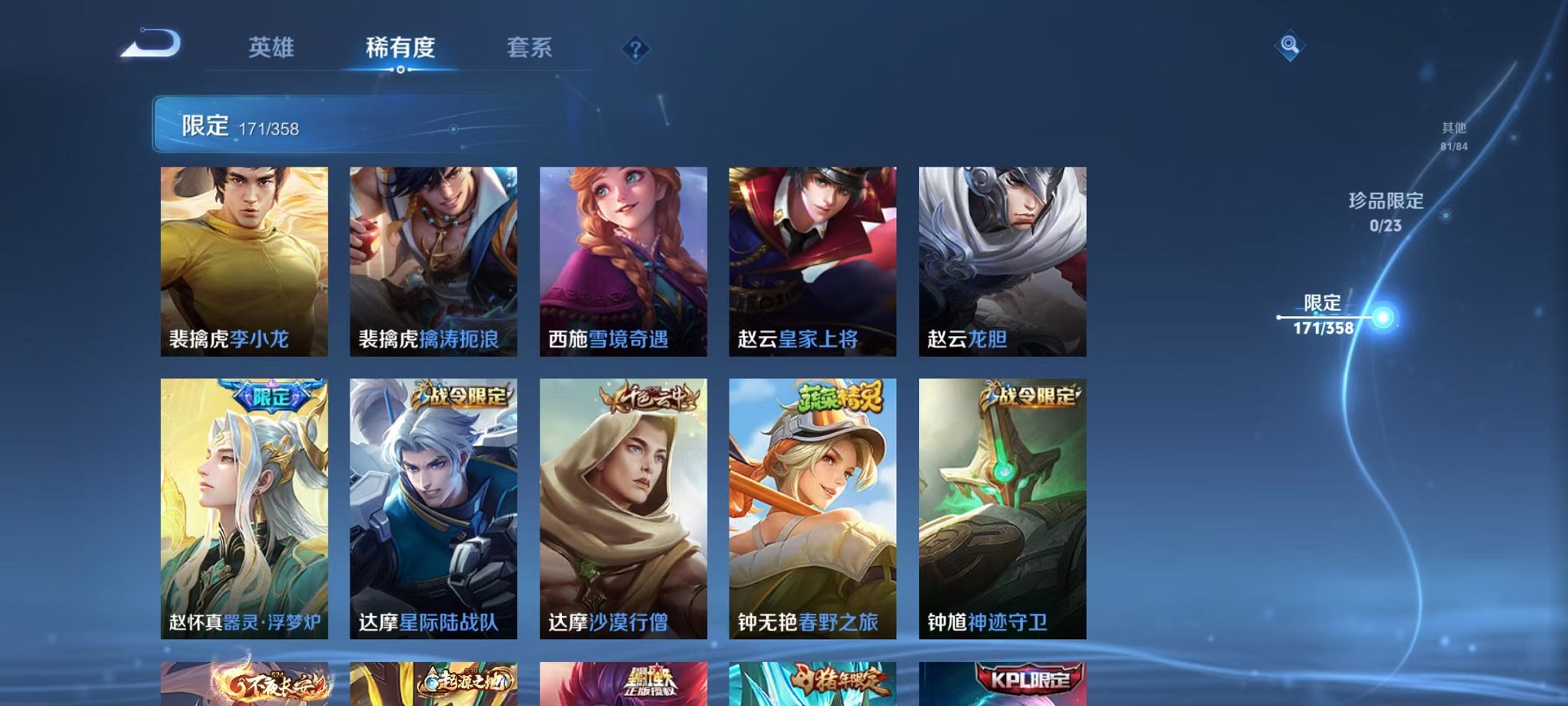
Task: Jump to the 其他 81/84 section
Action: pyautogui.click(x=1455, y=135)
